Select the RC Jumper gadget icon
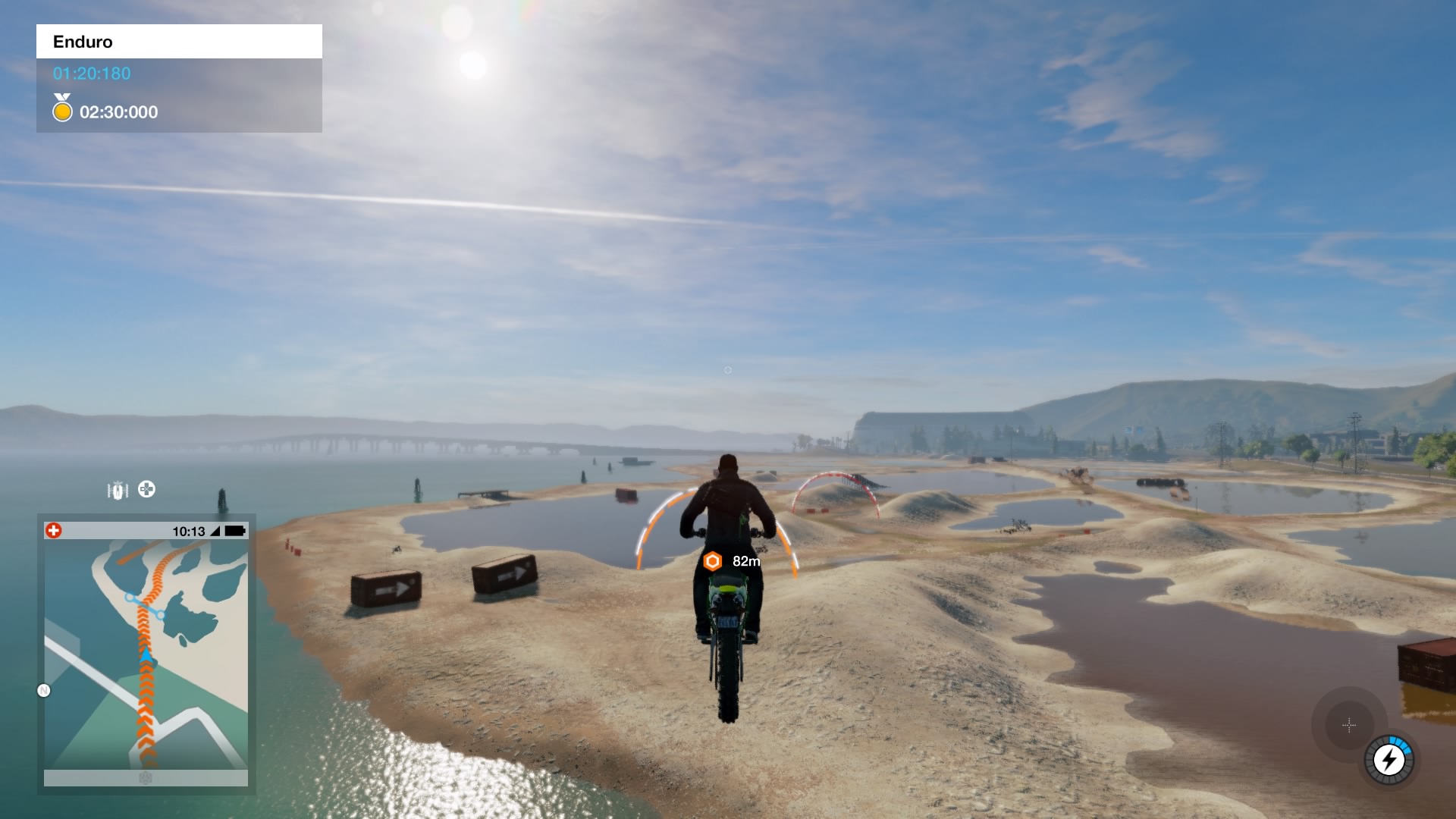Screen dimensions: 1456x819 (x=118, y=491)
